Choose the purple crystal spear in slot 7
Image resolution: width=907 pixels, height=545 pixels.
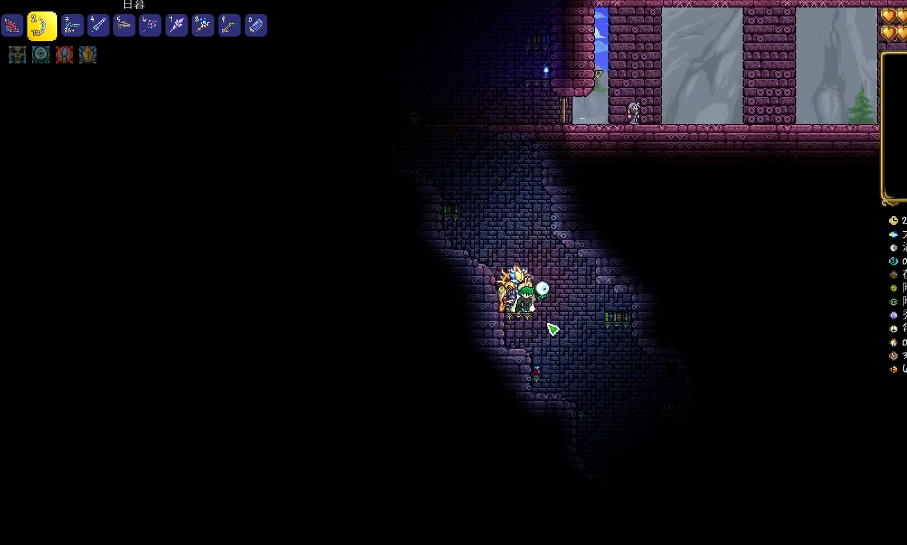pyautogui.click(x=177, y=25)
